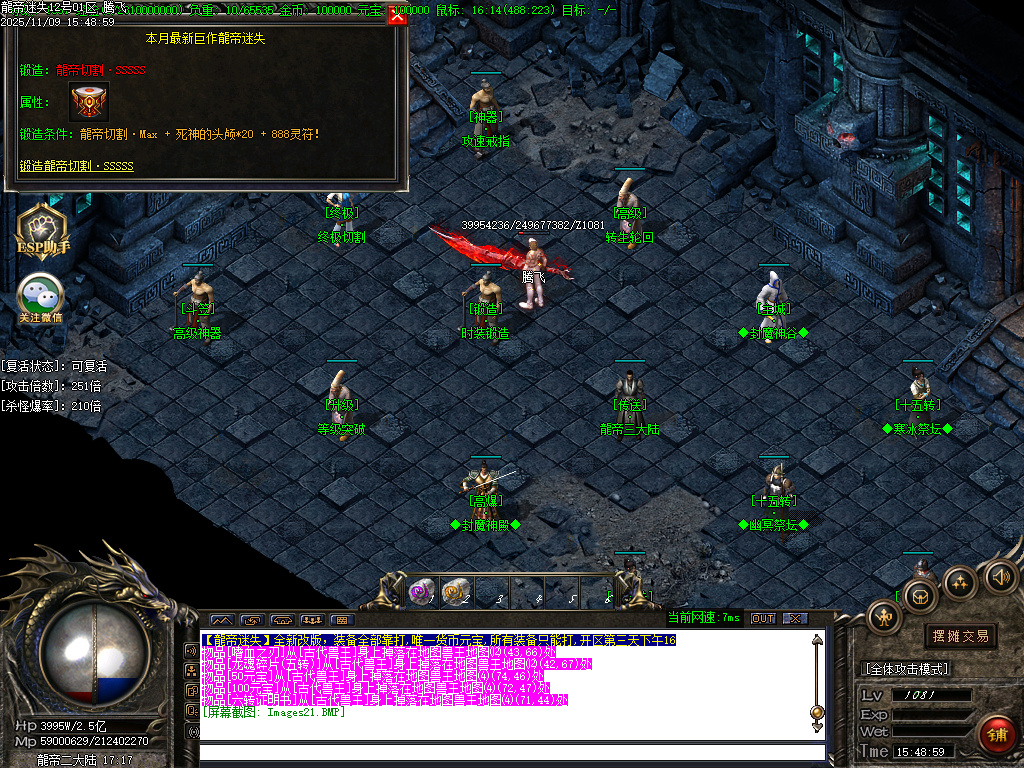Click the mountain-shaped button above chat
Viewport: 1024px width, 768px height.
pos(222,620)
